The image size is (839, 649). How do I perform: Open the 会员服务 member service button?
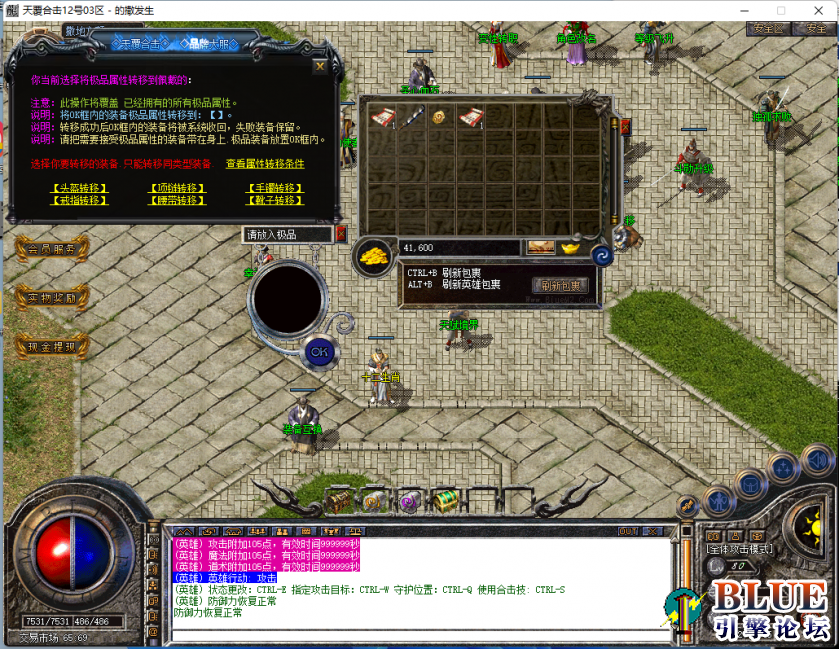point(52,249)
